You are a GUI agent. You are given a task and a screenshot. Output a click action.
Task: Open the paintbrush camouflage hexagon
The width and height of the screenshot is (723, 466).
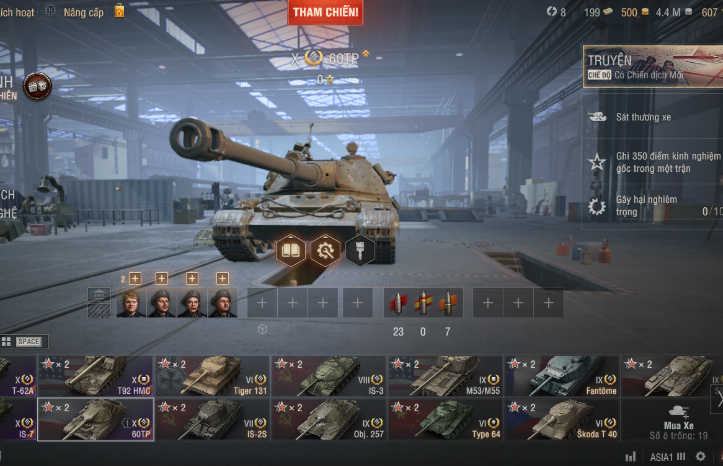(360, 249)
